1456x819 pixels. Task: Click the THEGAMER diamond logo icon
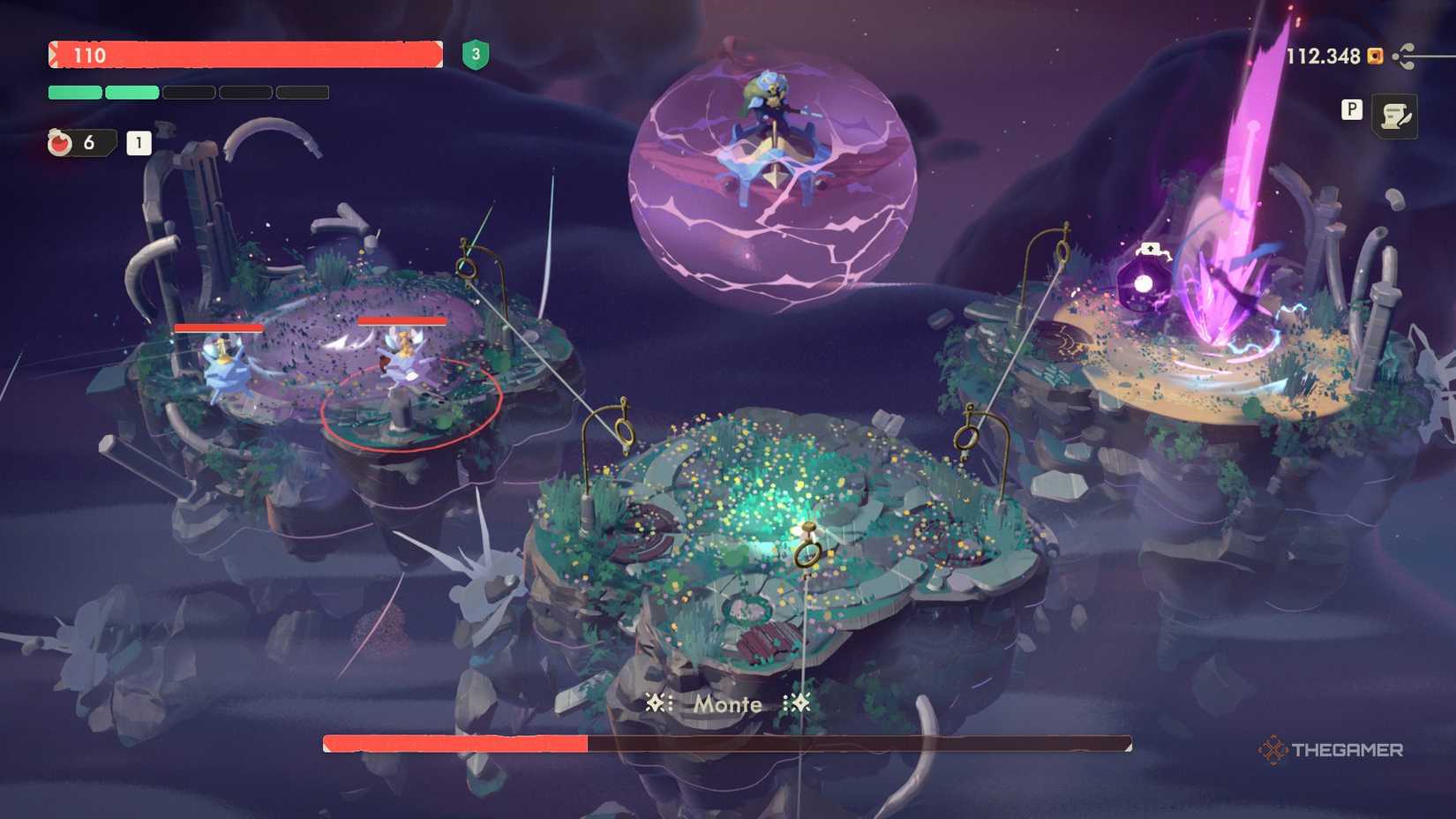pyautogui.click(x=1272, y=751)
